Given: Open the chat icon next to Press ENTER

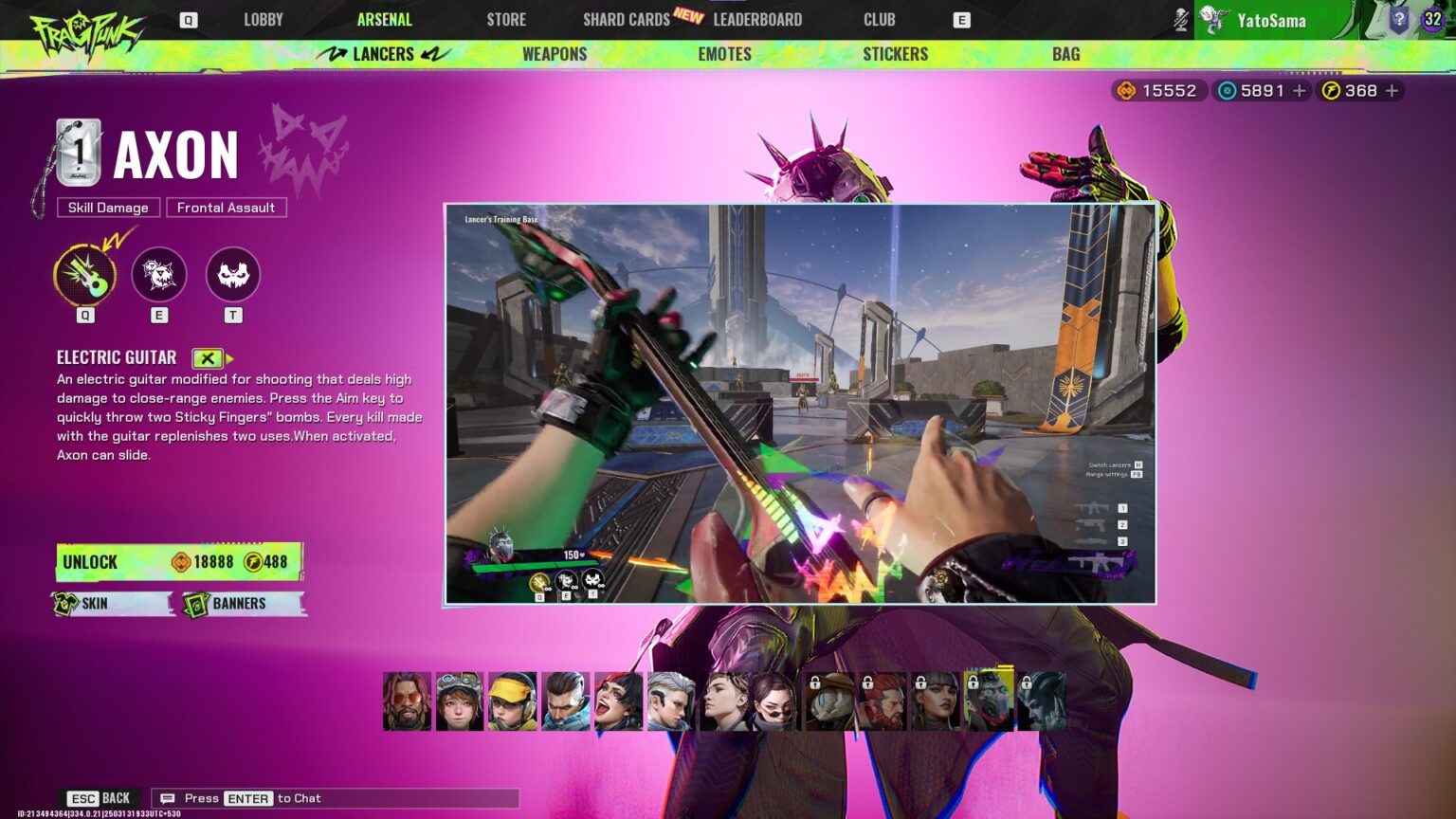Looking at the screenshot, I should click(168, 798).
